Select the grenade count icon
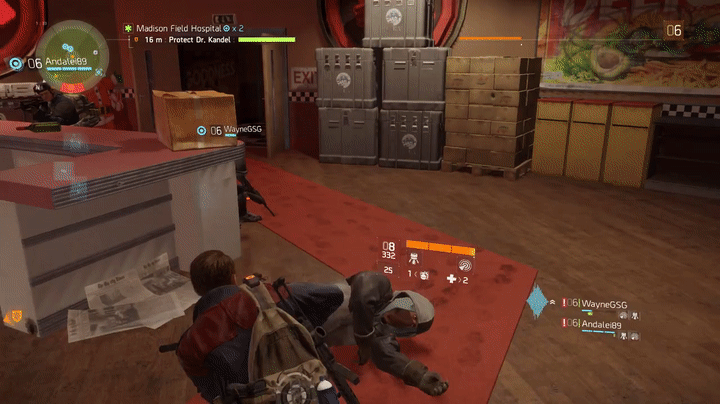This screenshot has width=720, height=404. (x=423, y=275)
